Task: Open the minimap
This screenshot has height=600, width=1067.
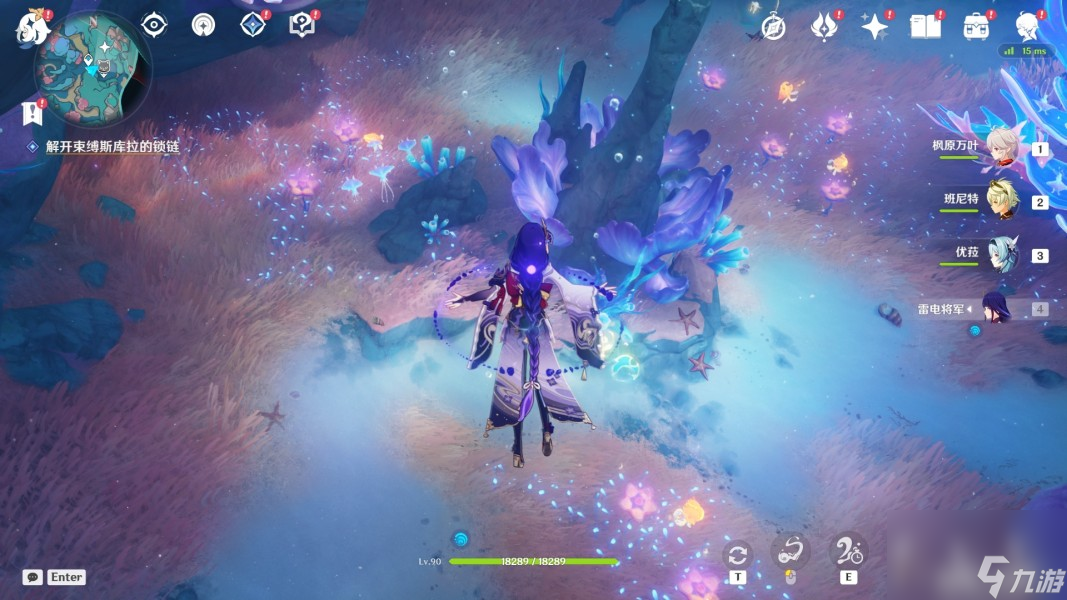Action: pyautogui.click(x=92, y=68)
